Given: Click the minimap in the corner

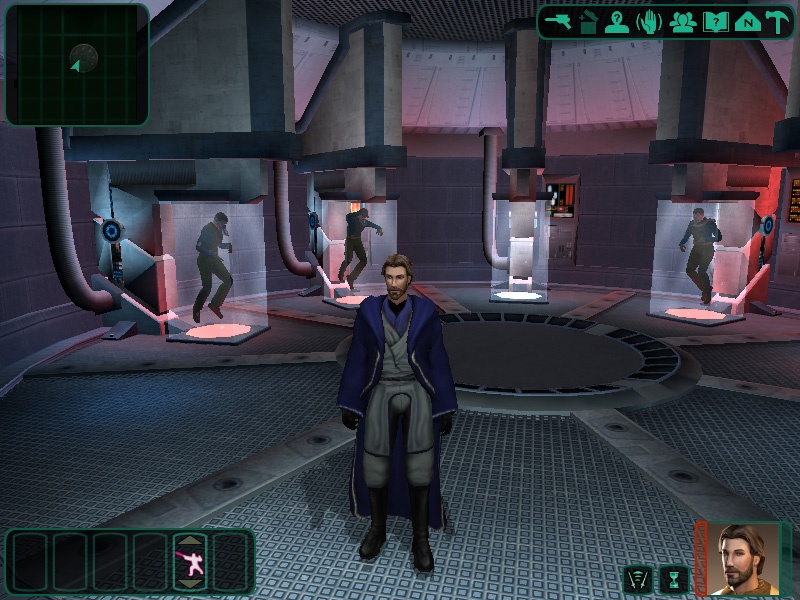Looking at the screenshot, I should pyautogui.click(x=77, y=64).
